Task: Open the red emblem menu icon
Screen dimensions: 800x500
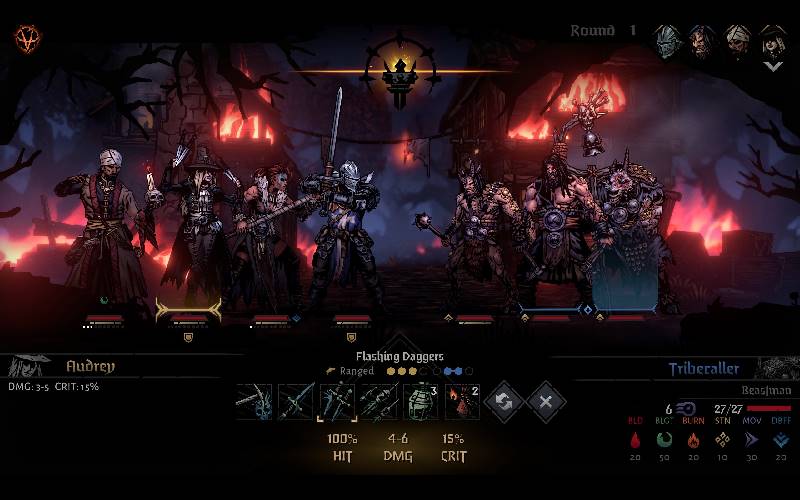Action: [27, 39]
